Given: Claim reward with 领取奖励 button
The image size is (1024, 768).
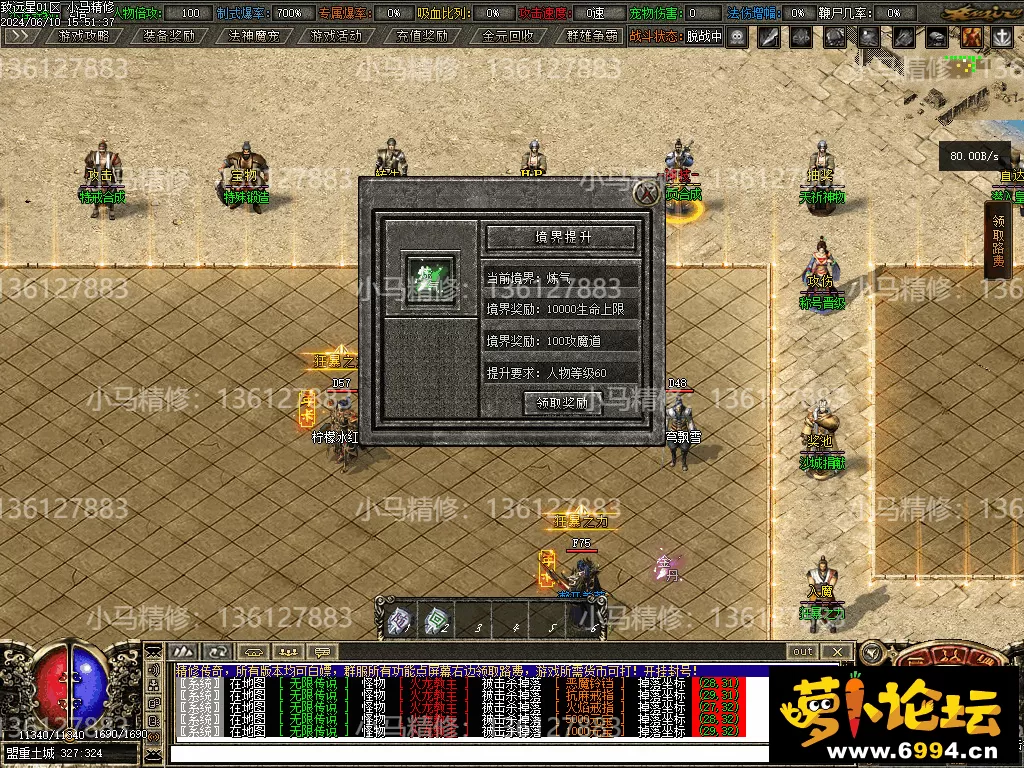Looking at the screenshot, I should 562,403.
